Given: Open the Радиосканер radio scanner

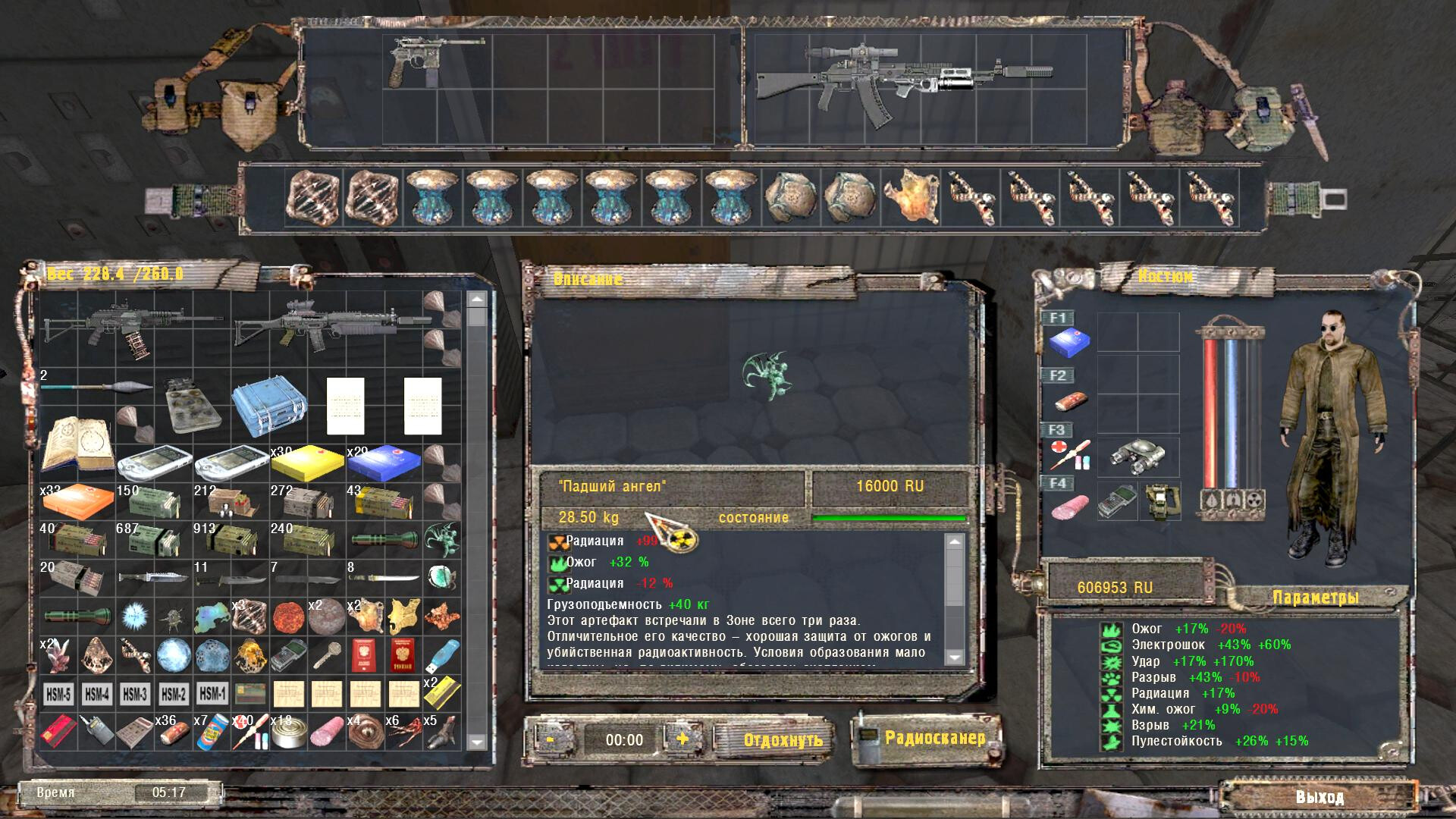Looking at the screenshot, I should point(934,738).
